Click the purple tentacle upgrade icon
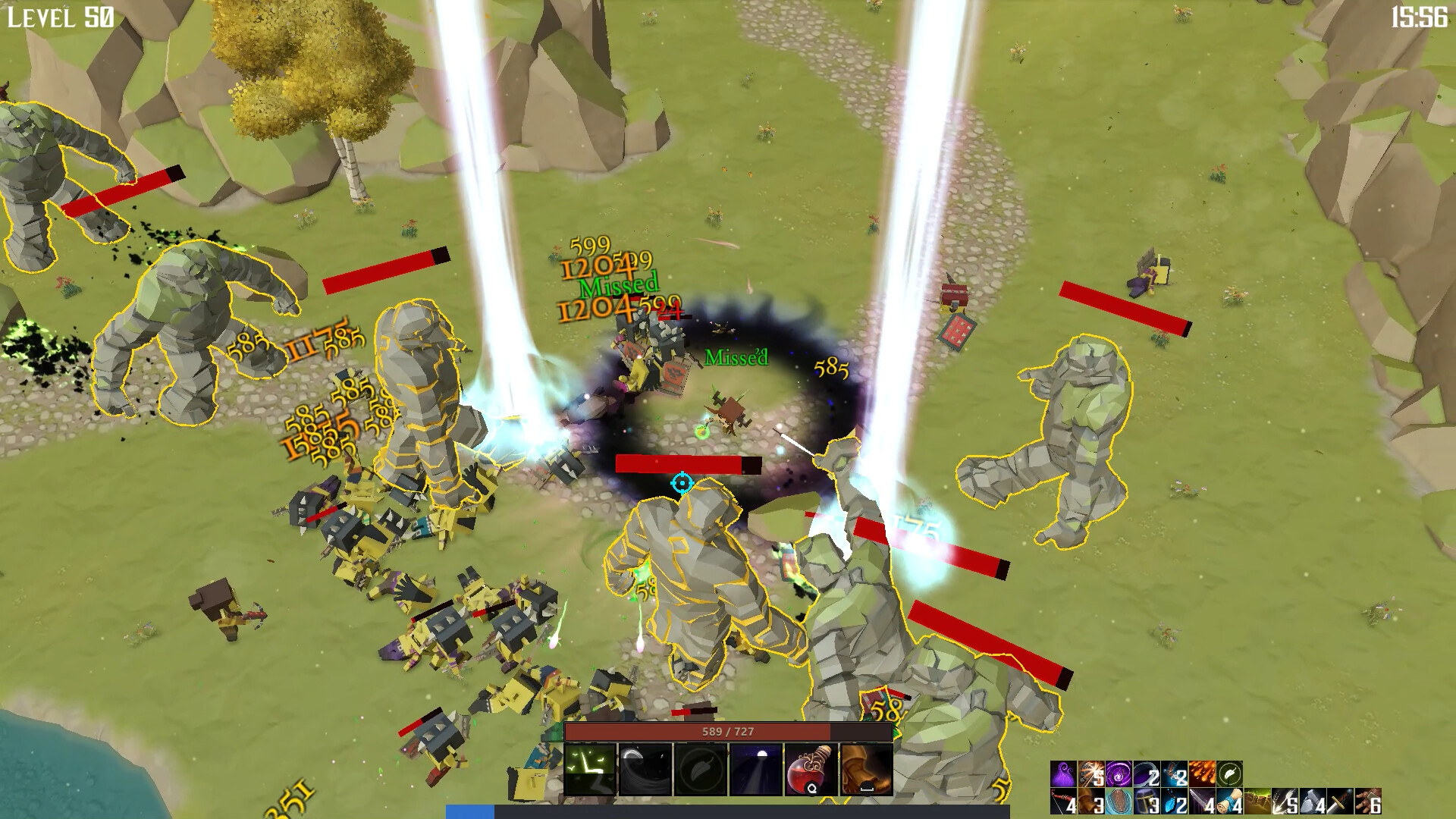1456x819 pixels. pos(1062,775)
